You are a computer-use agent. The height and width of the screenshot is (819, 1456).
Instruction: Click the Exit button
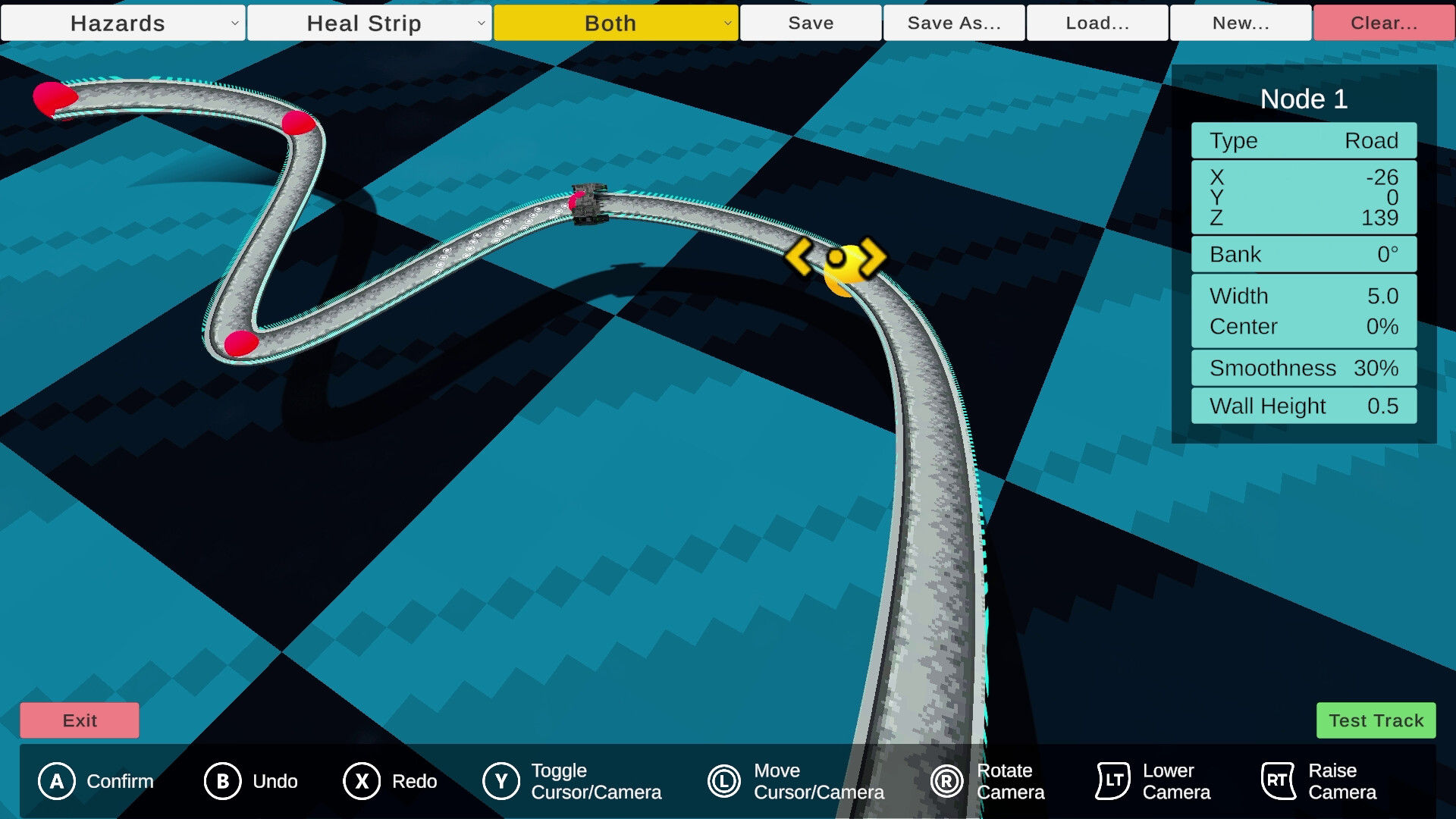(x=79, y=720)
